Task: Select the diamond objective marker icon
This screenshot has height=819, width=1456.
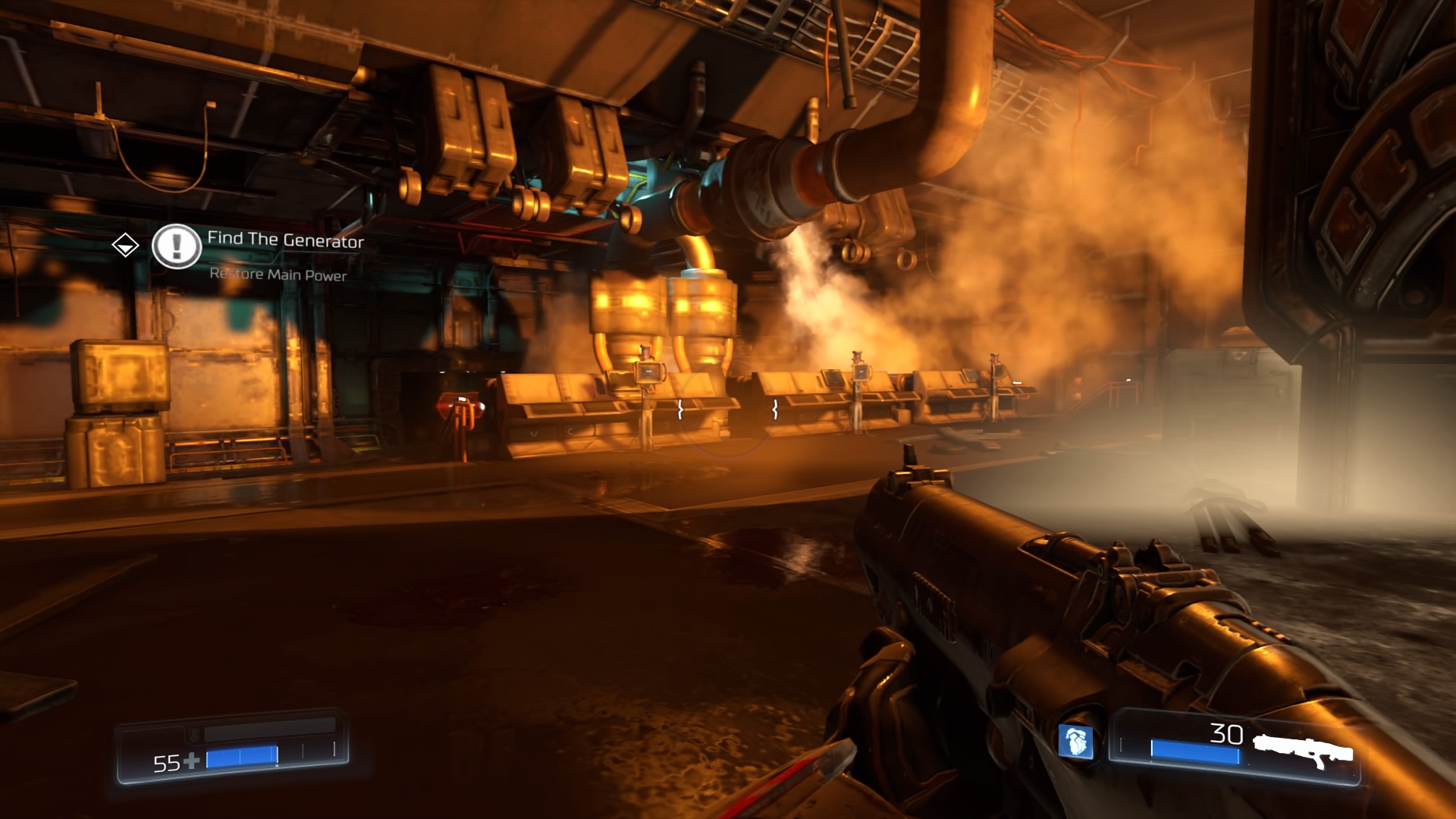Action: (125, 245)
